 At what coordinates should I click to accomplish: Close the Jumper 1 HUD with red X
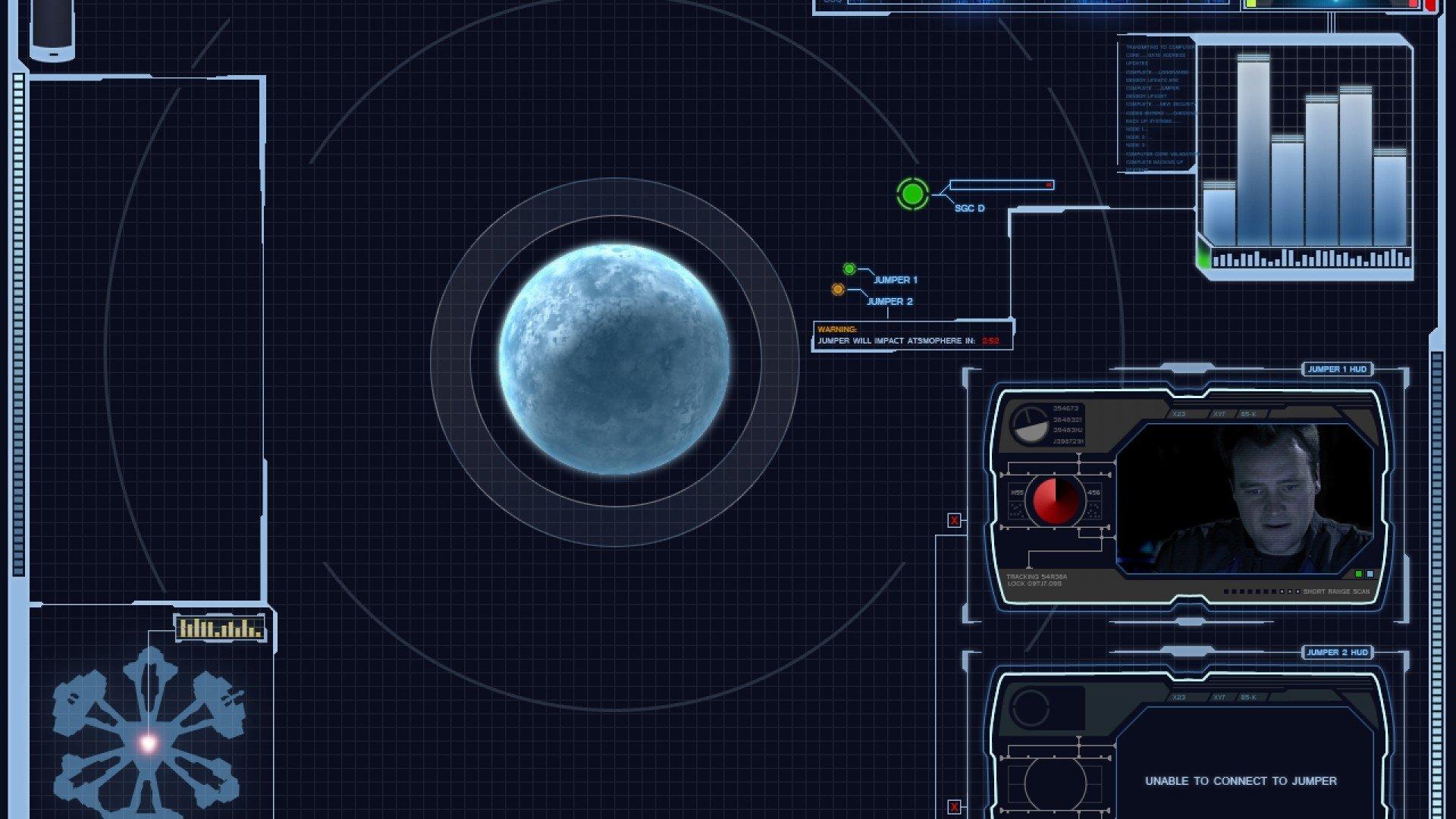click(954, 520)
